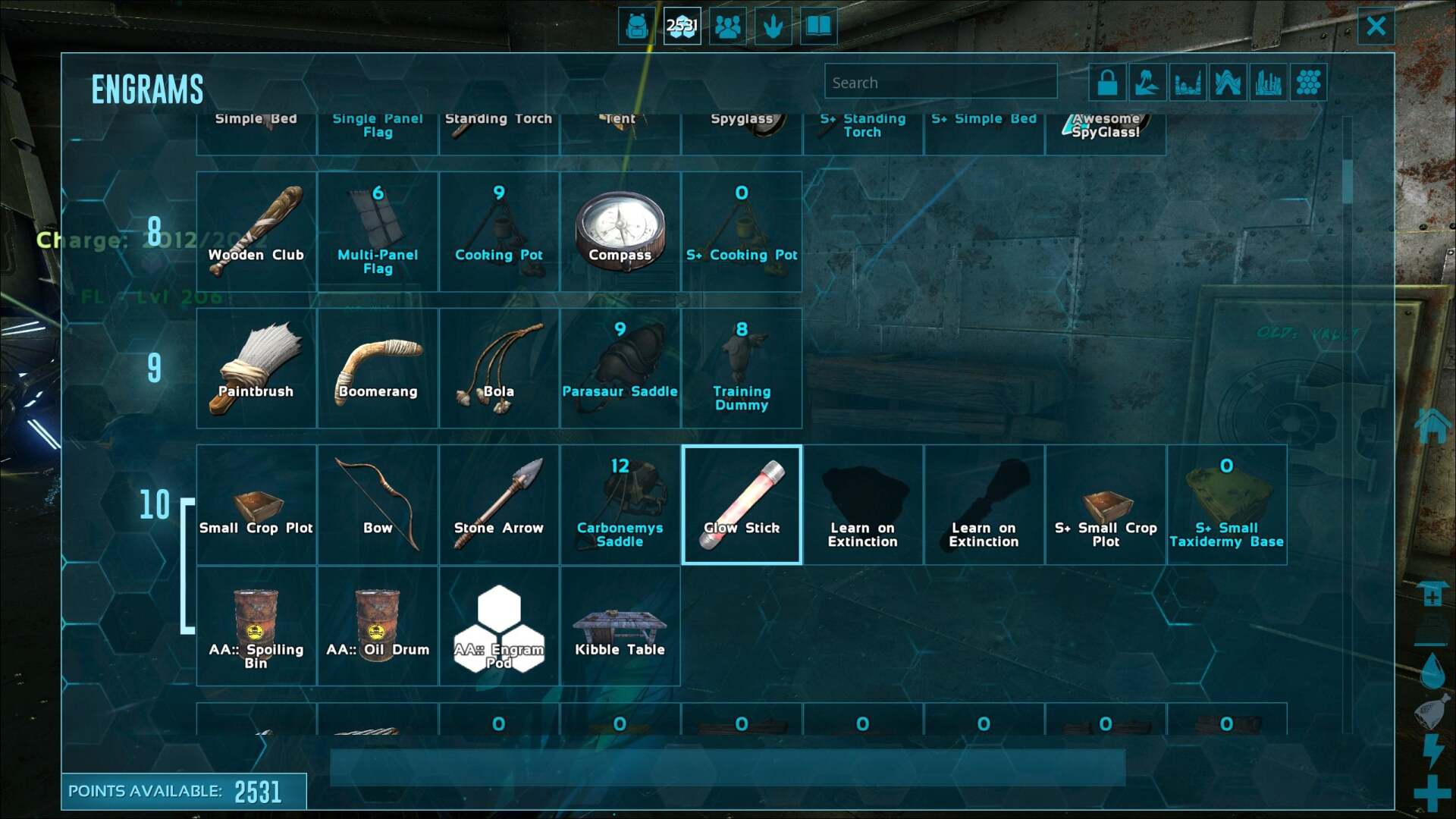This screenshot has width=1456, height=819.
Task: Select the Wooden Club engram
Action: [x=256, y=231]
